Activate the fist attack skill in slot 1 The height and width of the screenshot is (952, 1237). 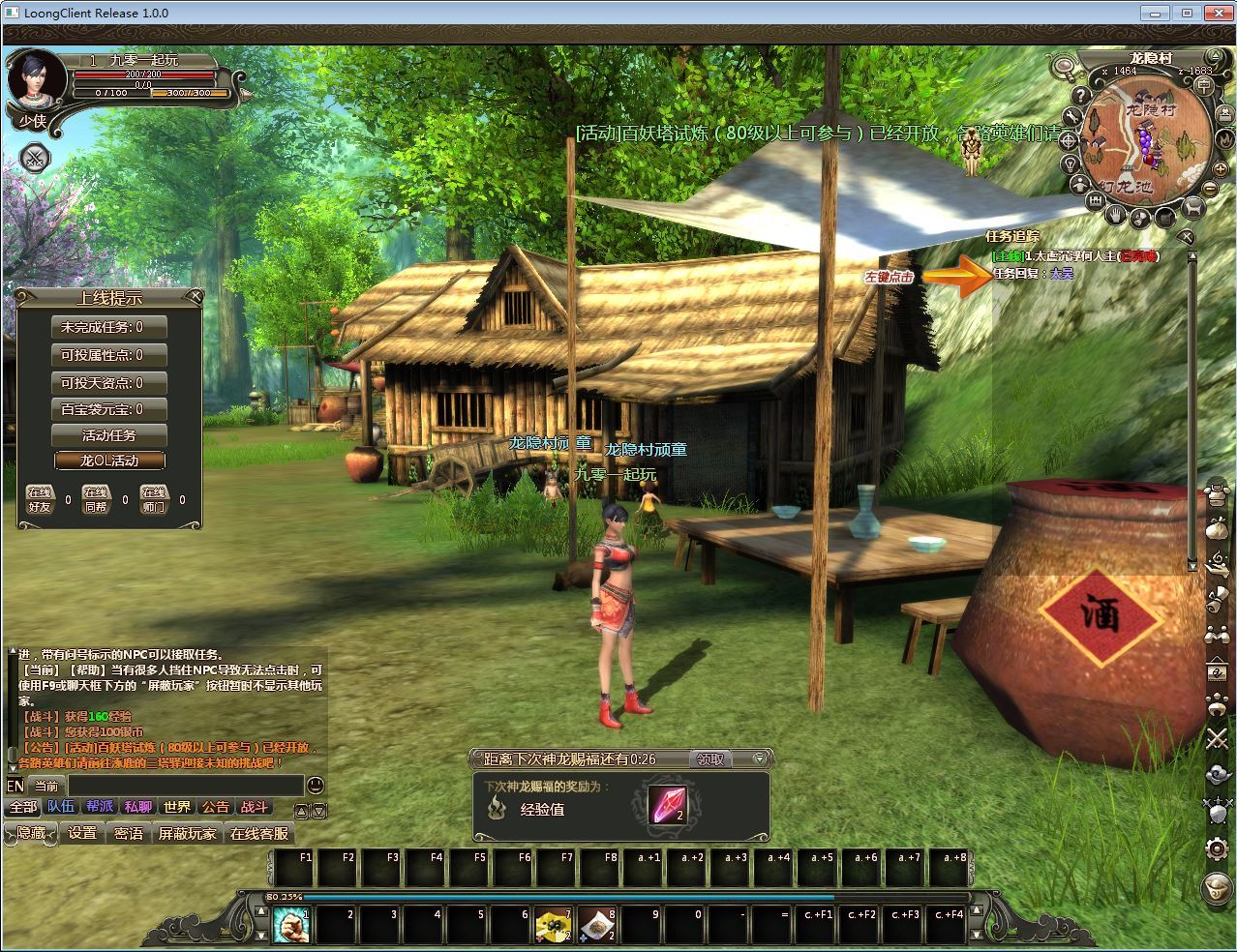pyautogui.click(x=291, y=926)
